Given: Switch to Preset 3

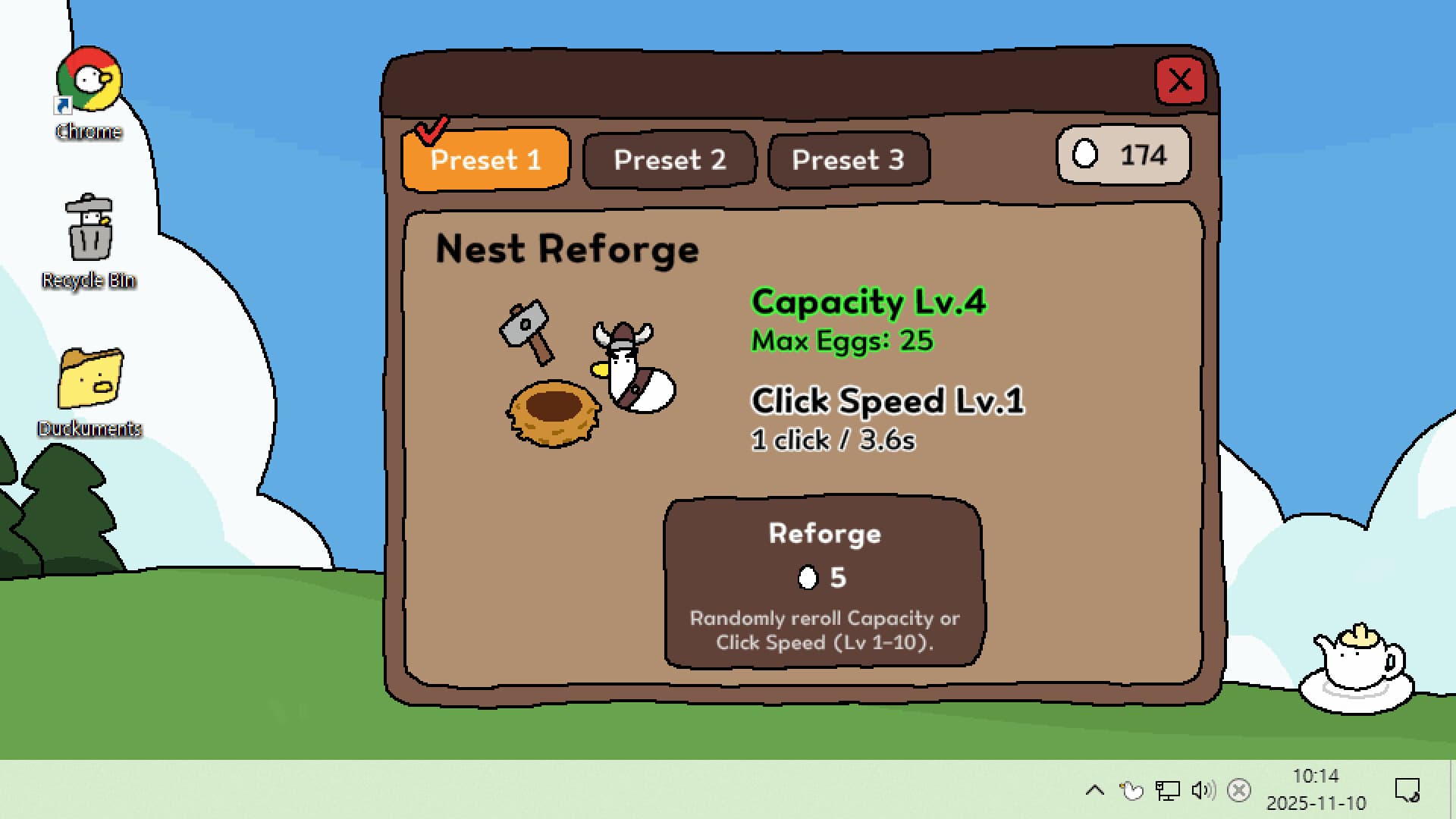Looking at the screenshot, I should point(848,158).
